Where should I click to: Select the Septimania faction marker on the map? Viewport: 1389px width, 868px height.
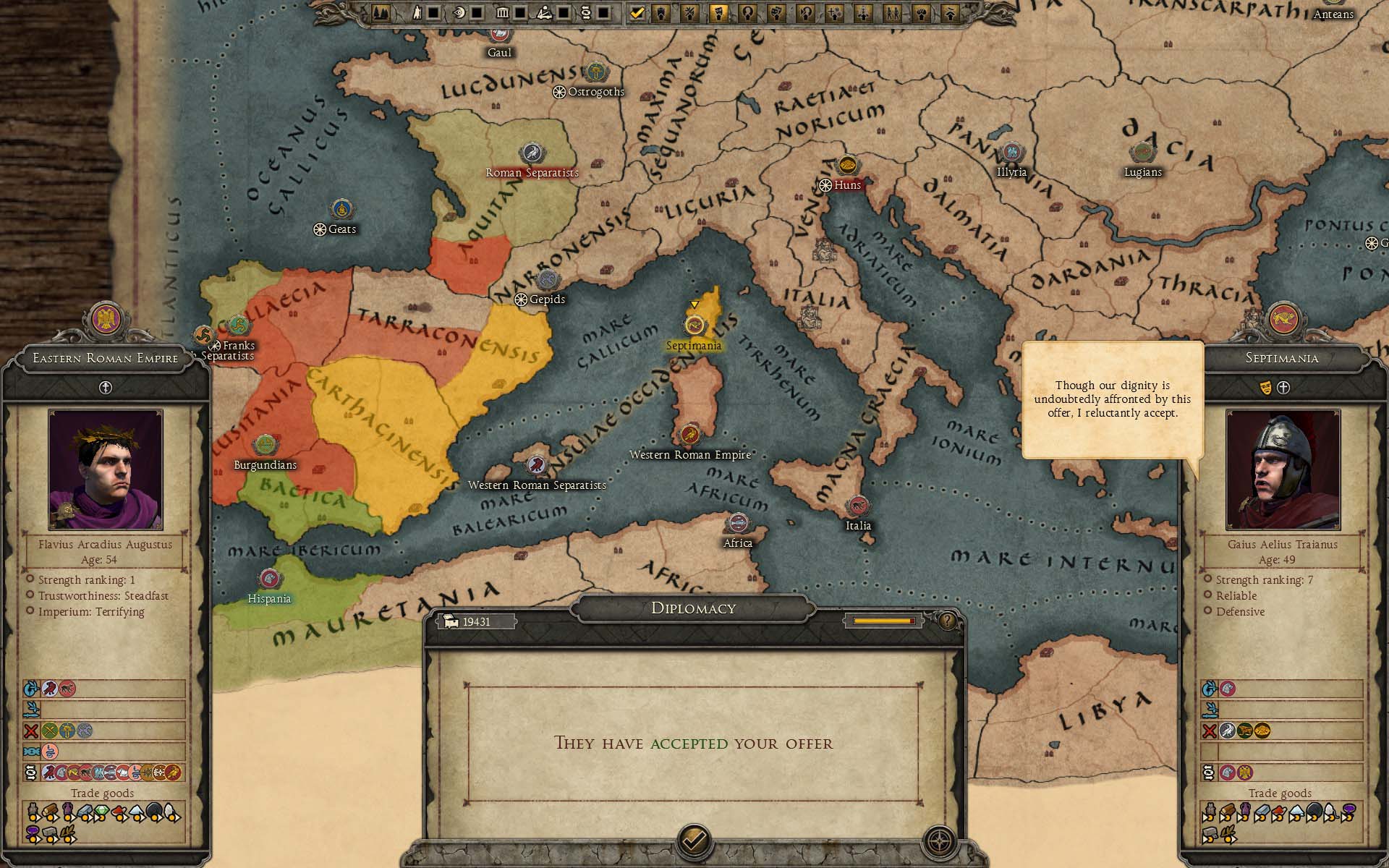click(694, 325)
